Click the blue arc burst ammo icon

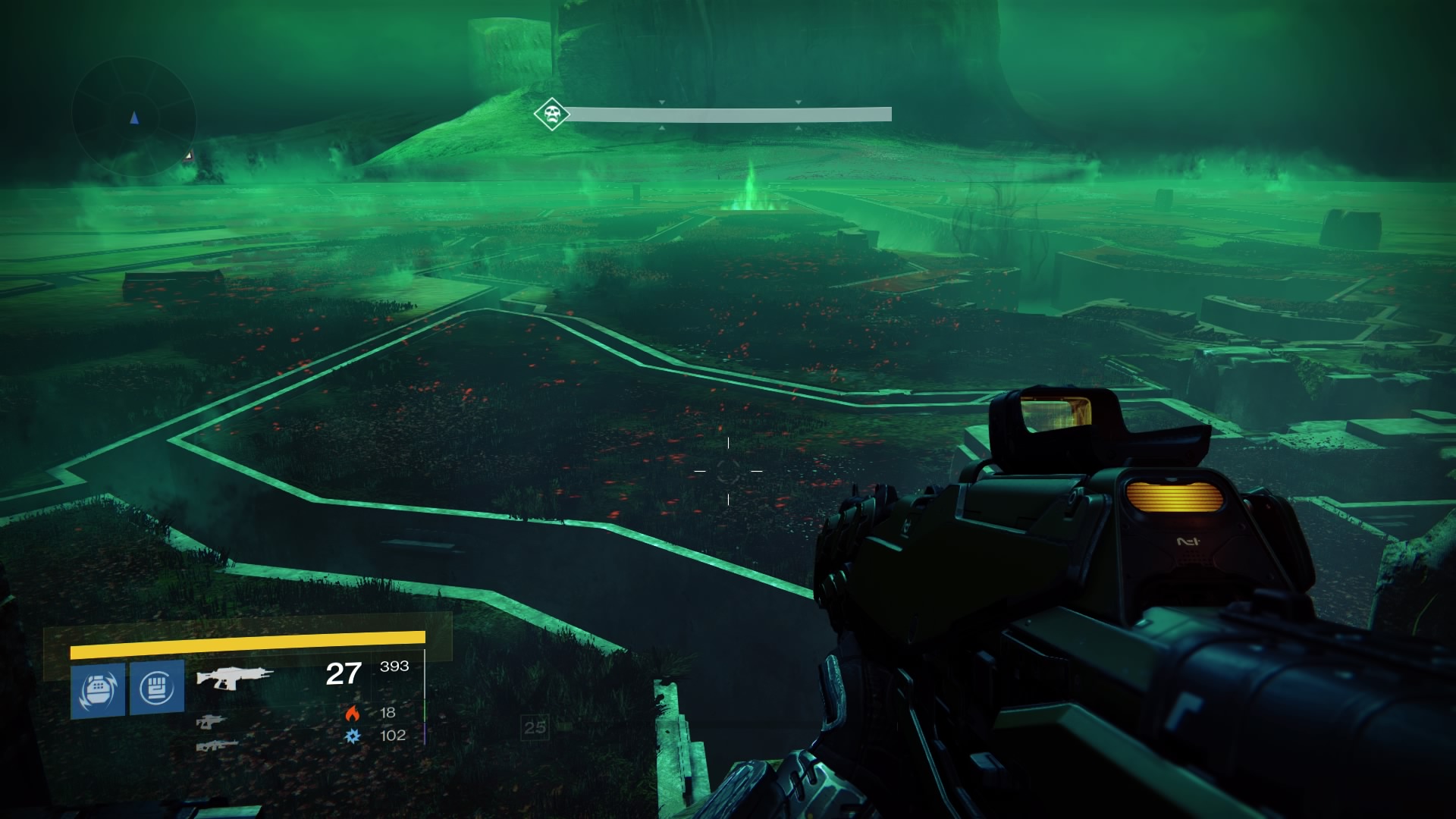pyautogui.click(x=353, y=736)
